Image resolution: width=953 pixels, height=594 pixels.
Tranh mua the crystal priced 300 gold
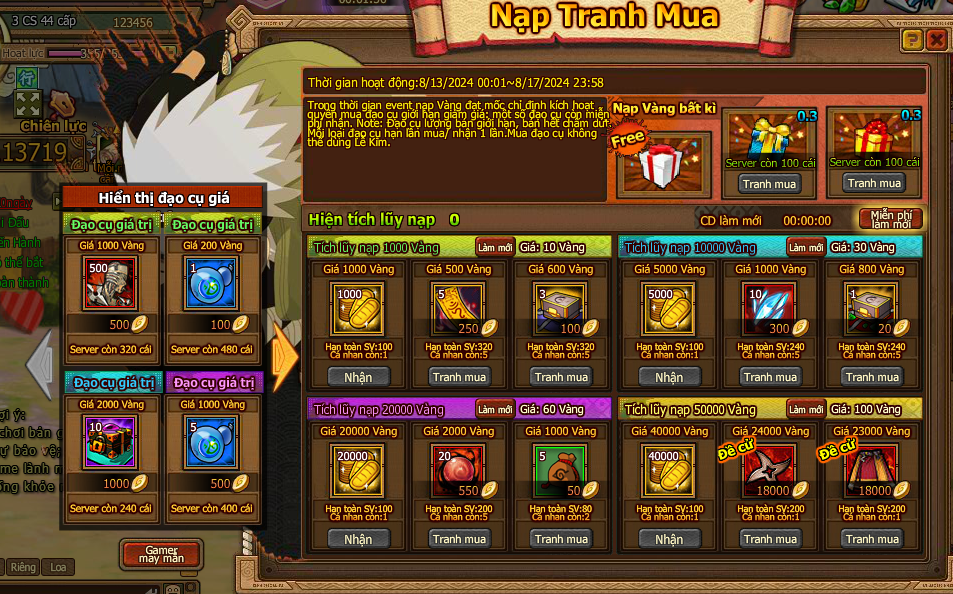click(770, 377)
